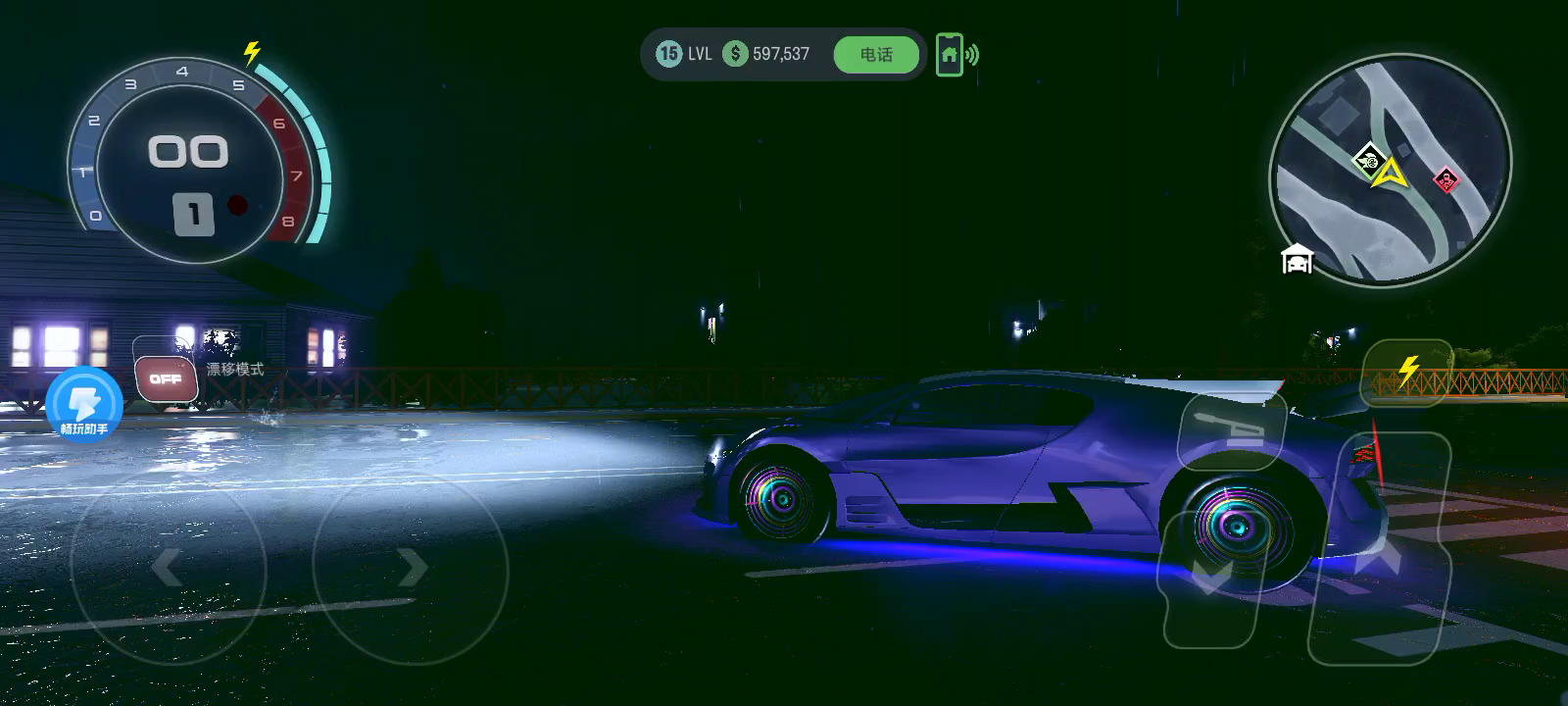
Task: Hit the brake down-arrow pedal
Action: click(x=1211, y=579)
